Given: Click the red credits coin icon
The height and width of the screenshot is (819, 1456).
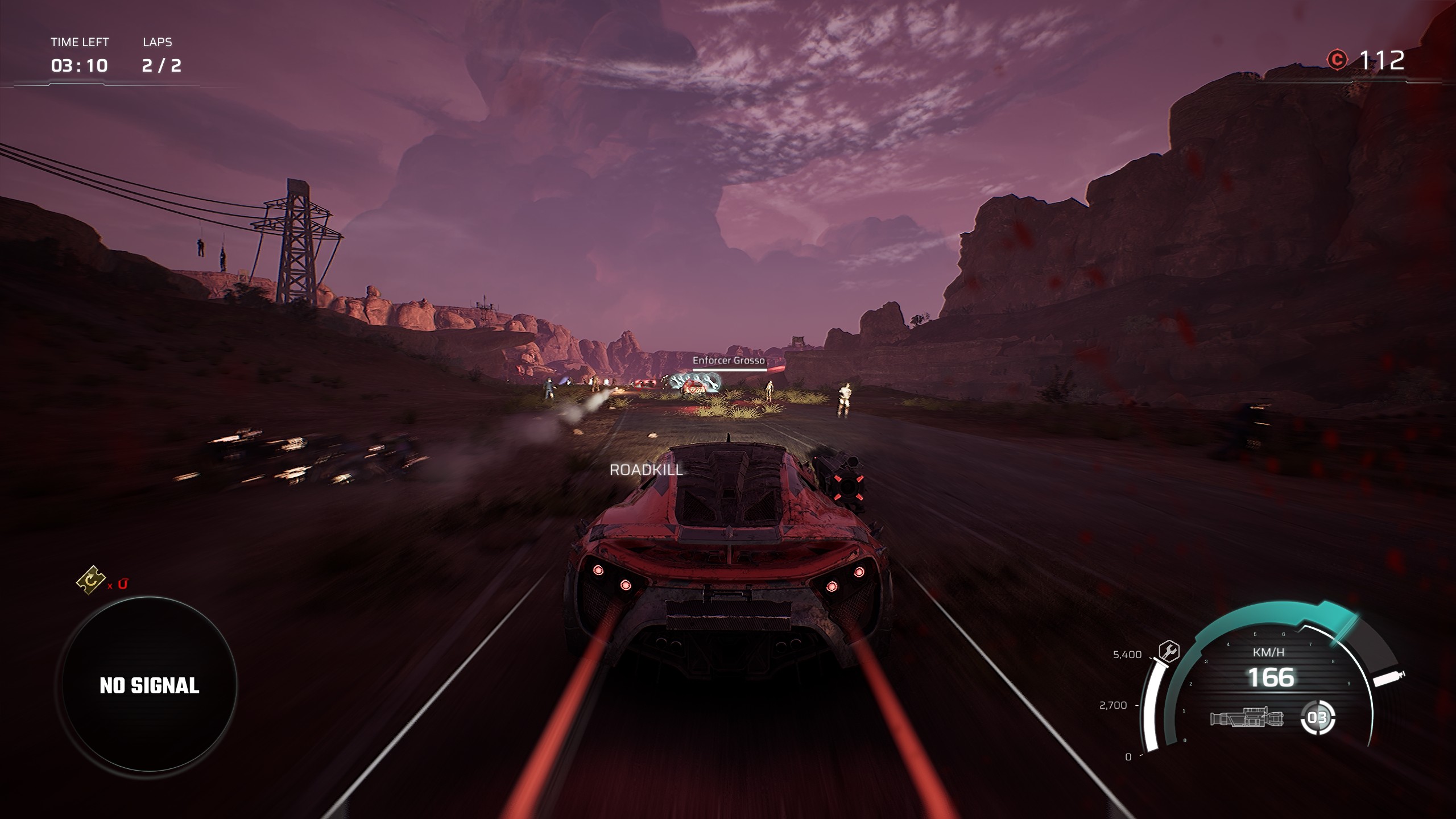Looking at the screenshot, I should coord(1337,60).
